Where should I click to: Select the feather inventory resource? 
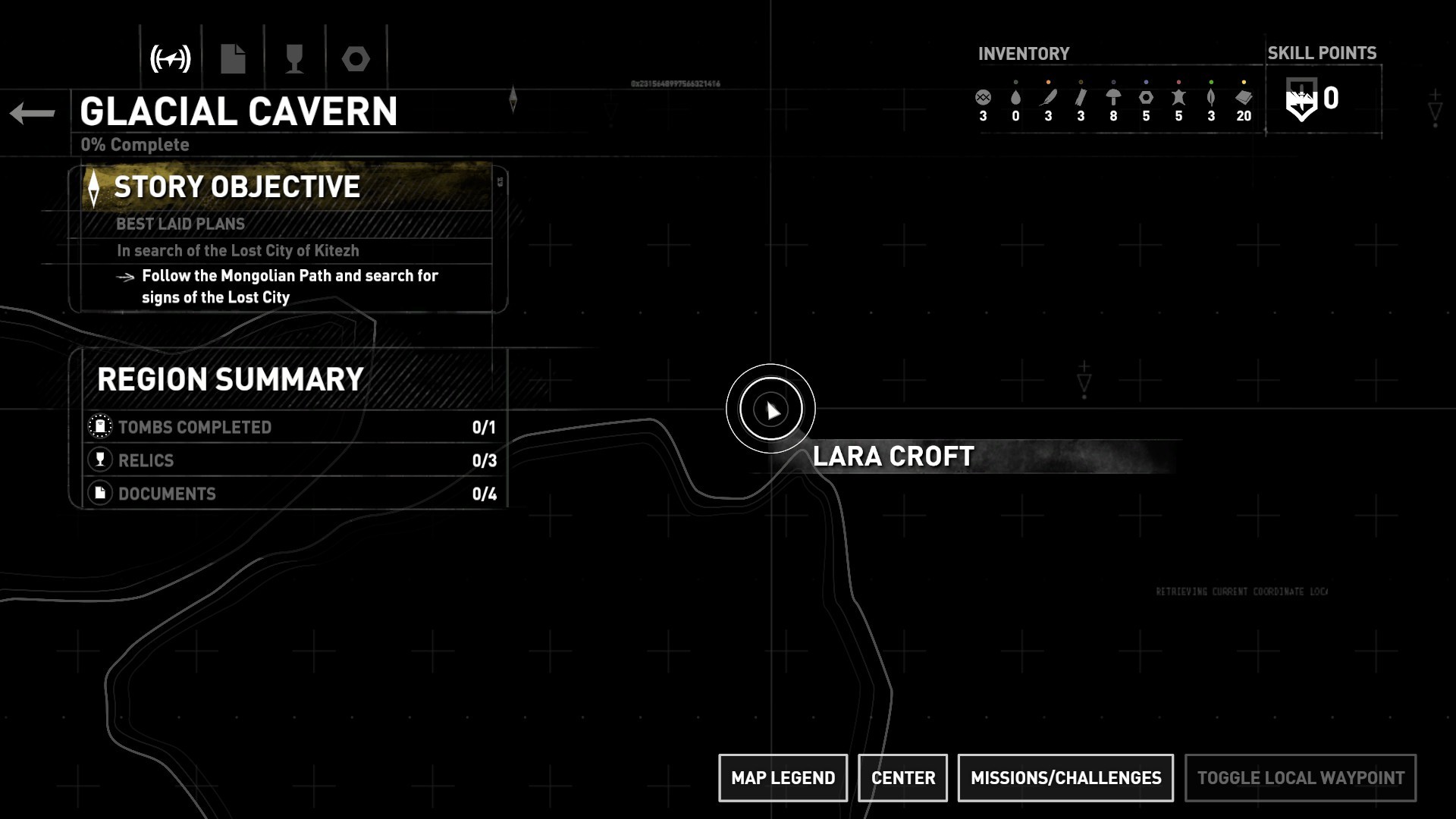tap(1048, 98)
